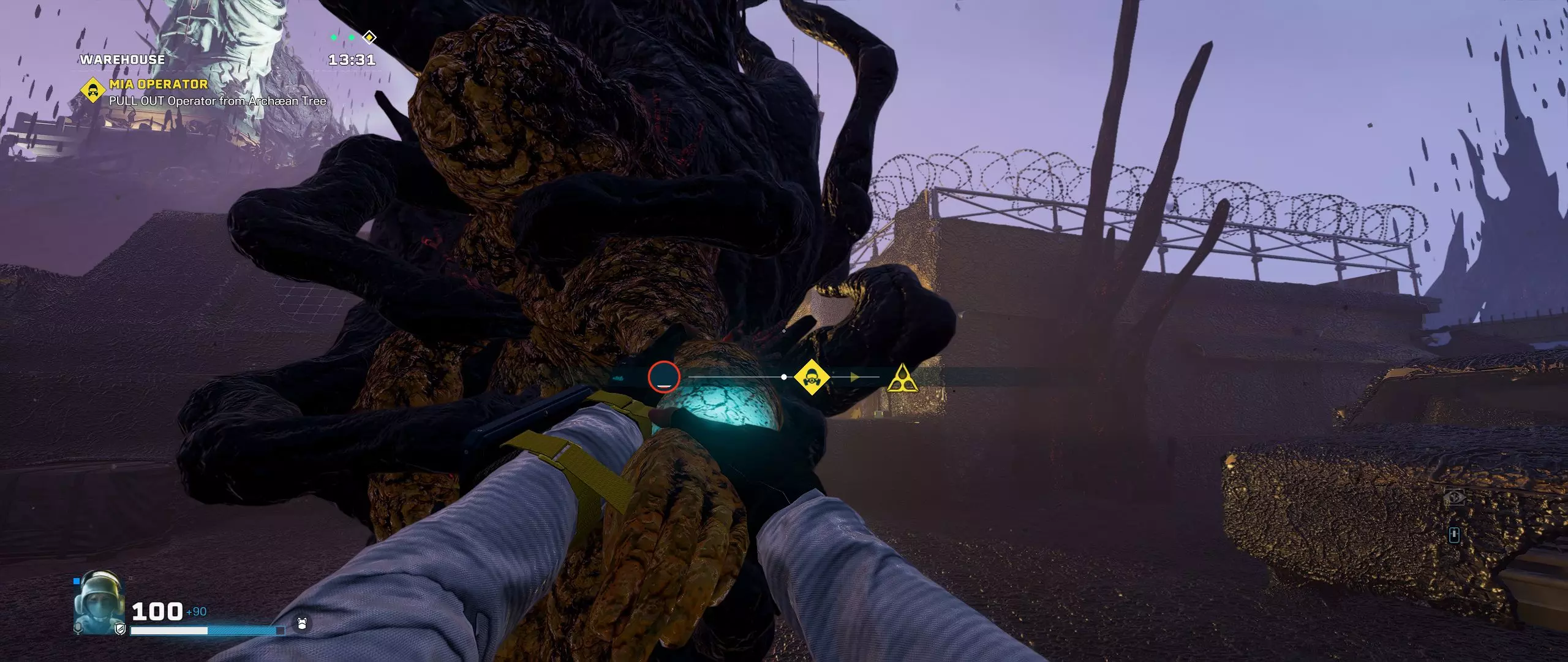Click the yellow MIA Operator diamond badge beside the objective
The height and width of the screenshot is (662, 1568).
point(93,91)
